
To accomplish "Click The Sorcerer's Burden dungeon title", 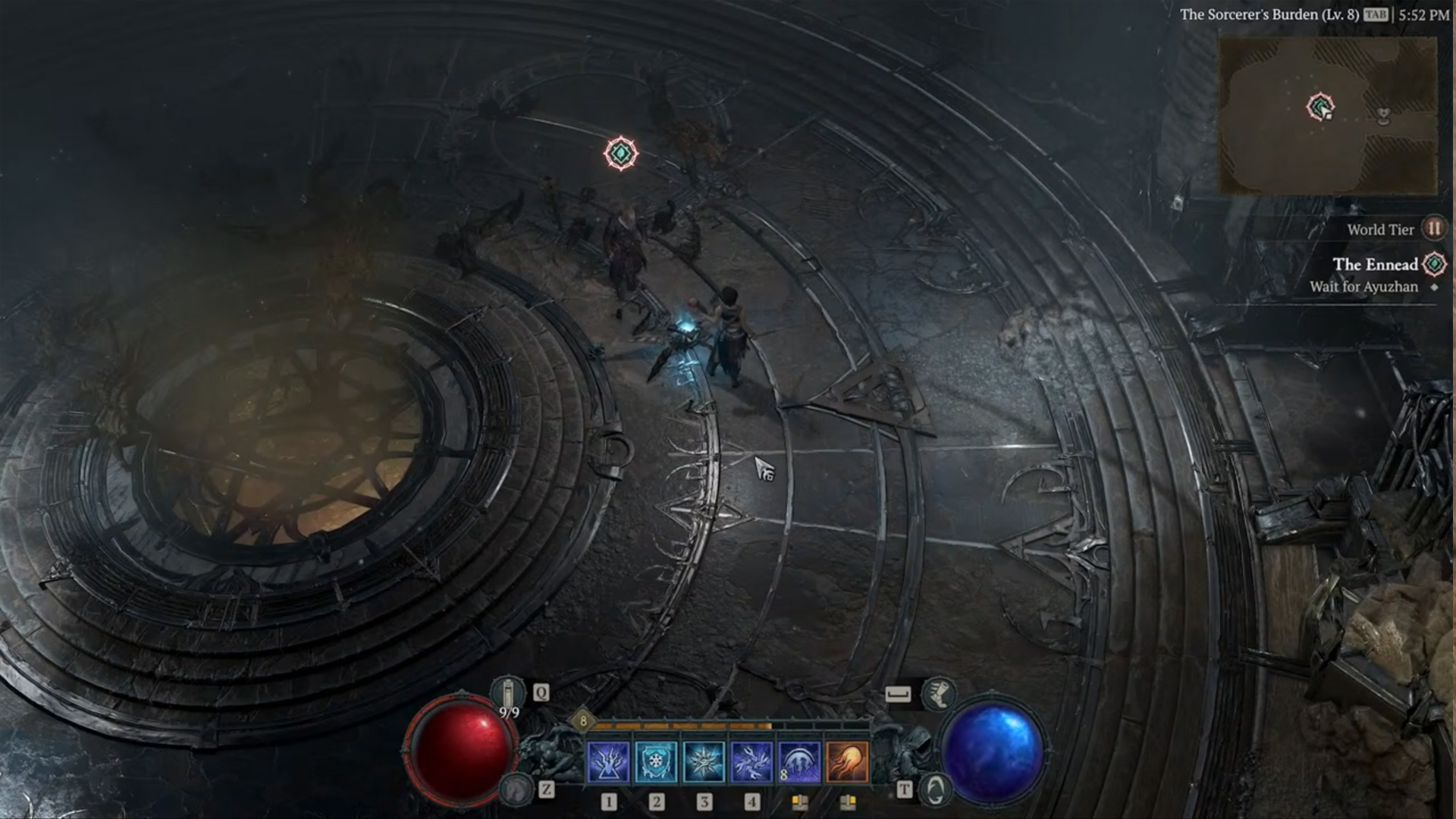I will coord(1269,14).
